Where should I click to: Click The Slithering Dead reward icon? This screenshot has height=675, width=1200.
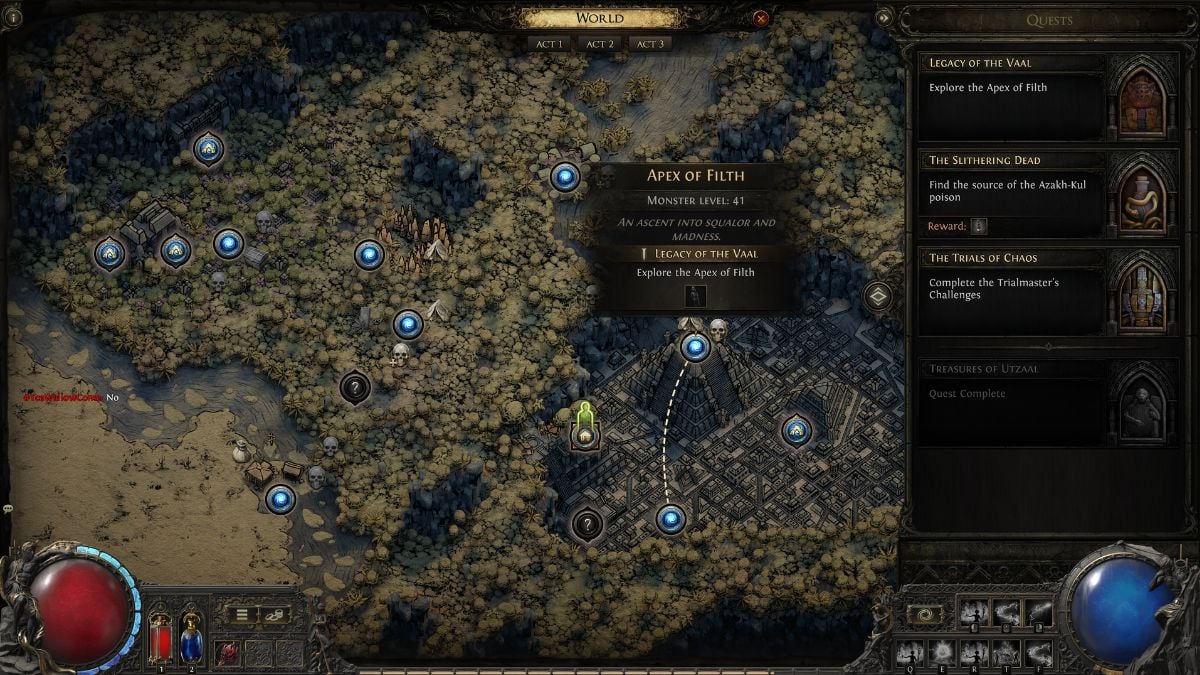point(979,227)
